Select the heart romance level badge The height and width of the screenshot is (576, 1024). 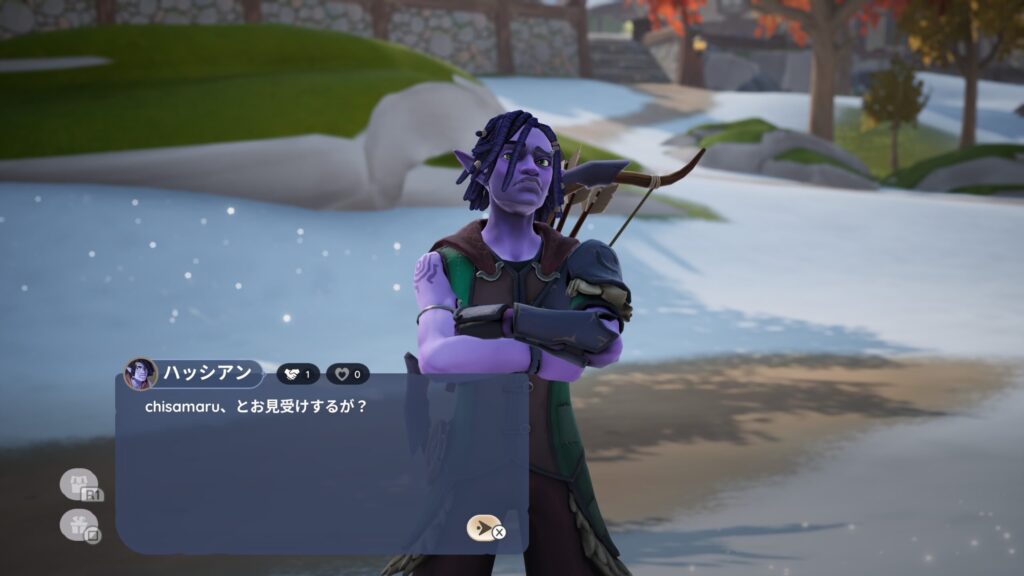click(348, 374)
